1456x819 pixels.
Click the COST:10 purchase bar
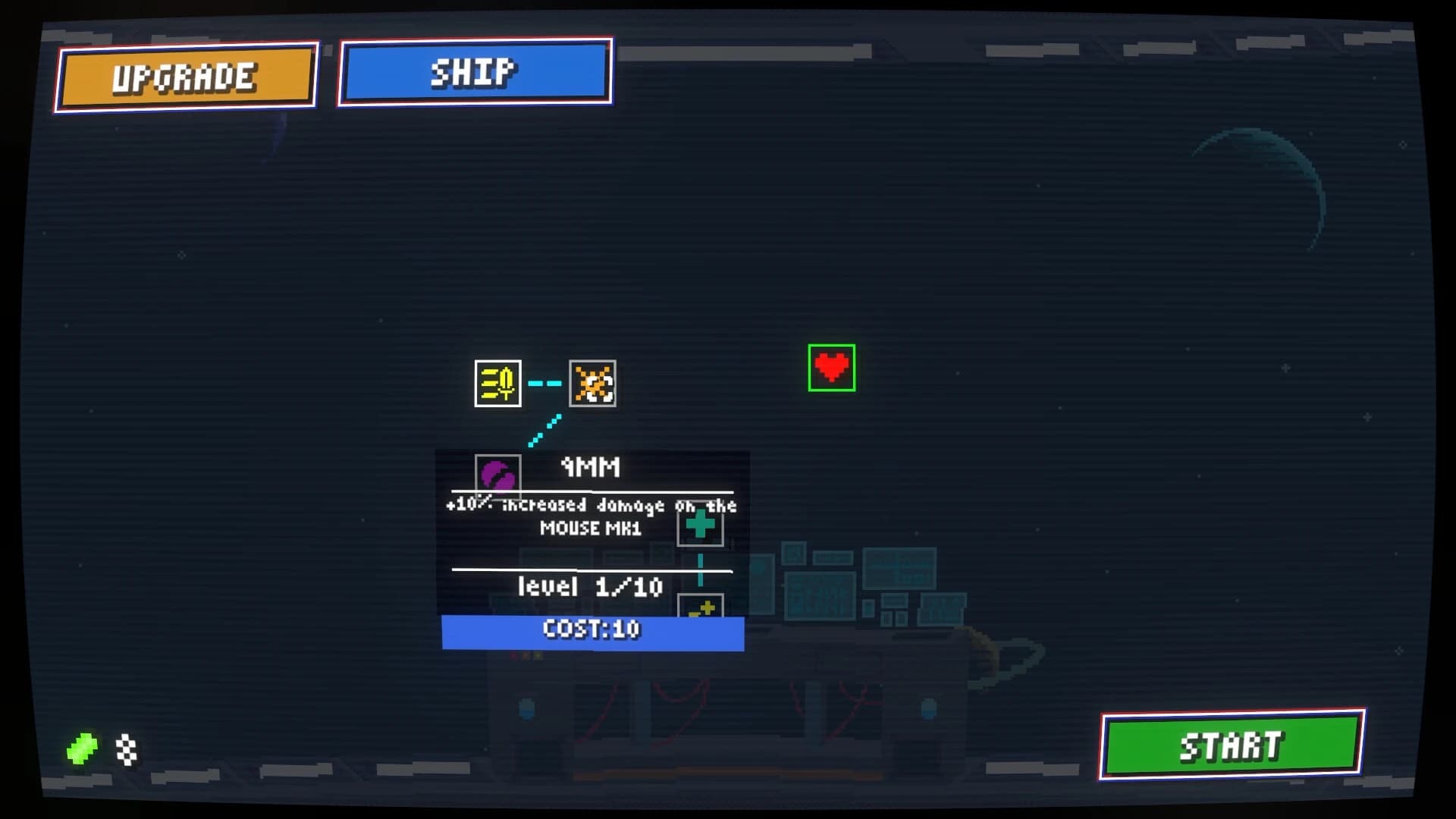[591, 629]
